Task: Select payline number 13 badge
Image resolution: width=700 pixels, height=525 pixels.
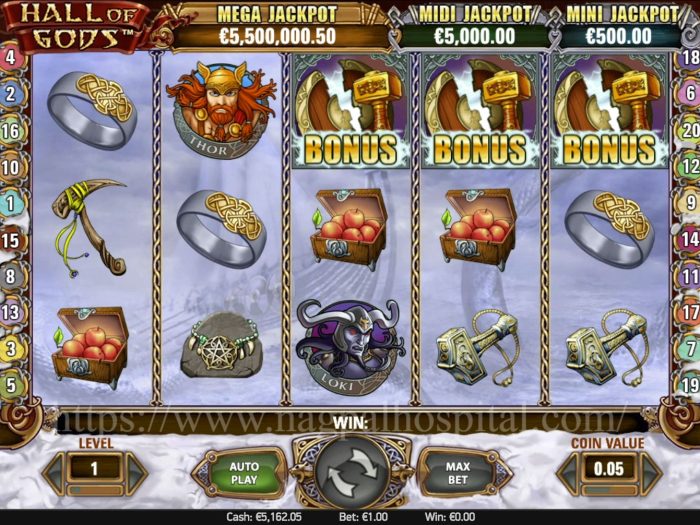Action: 11,313
